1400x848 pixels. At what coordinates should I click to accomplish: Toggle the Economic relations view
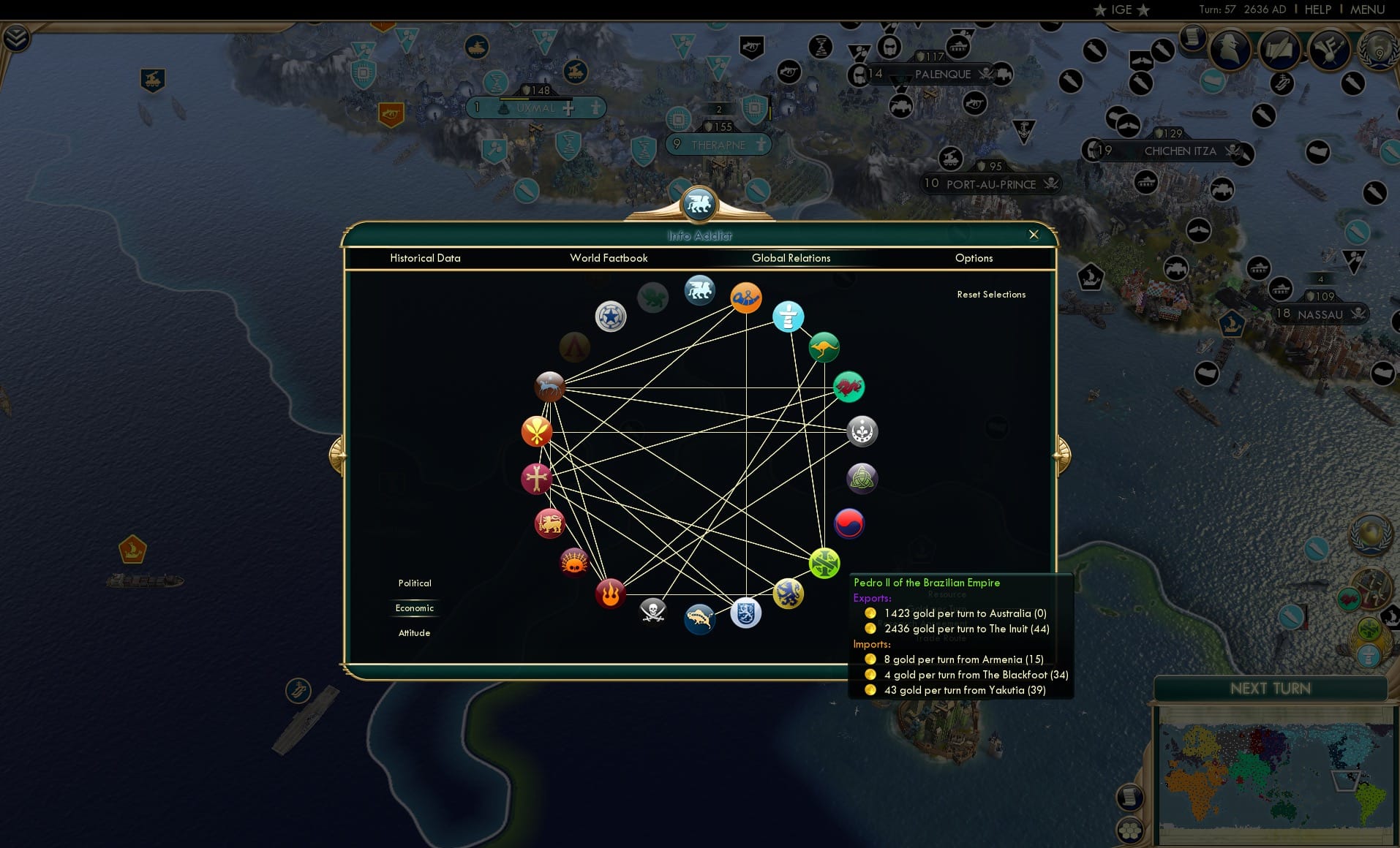pos(415,607)
